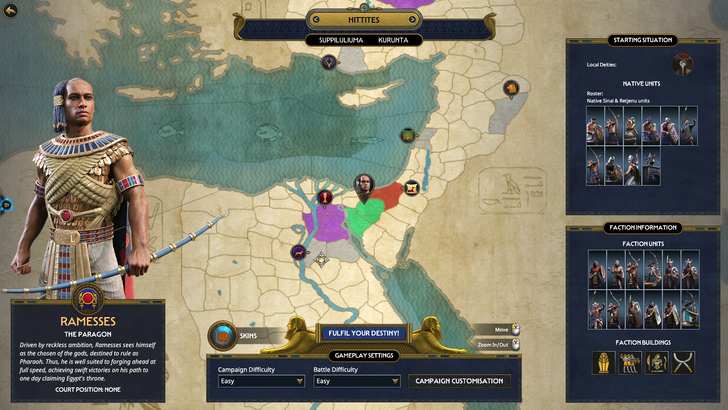Select the bull-horn faction marker in Anatolia
This screenshot has height=410, width=728.
tap(328, 62)
